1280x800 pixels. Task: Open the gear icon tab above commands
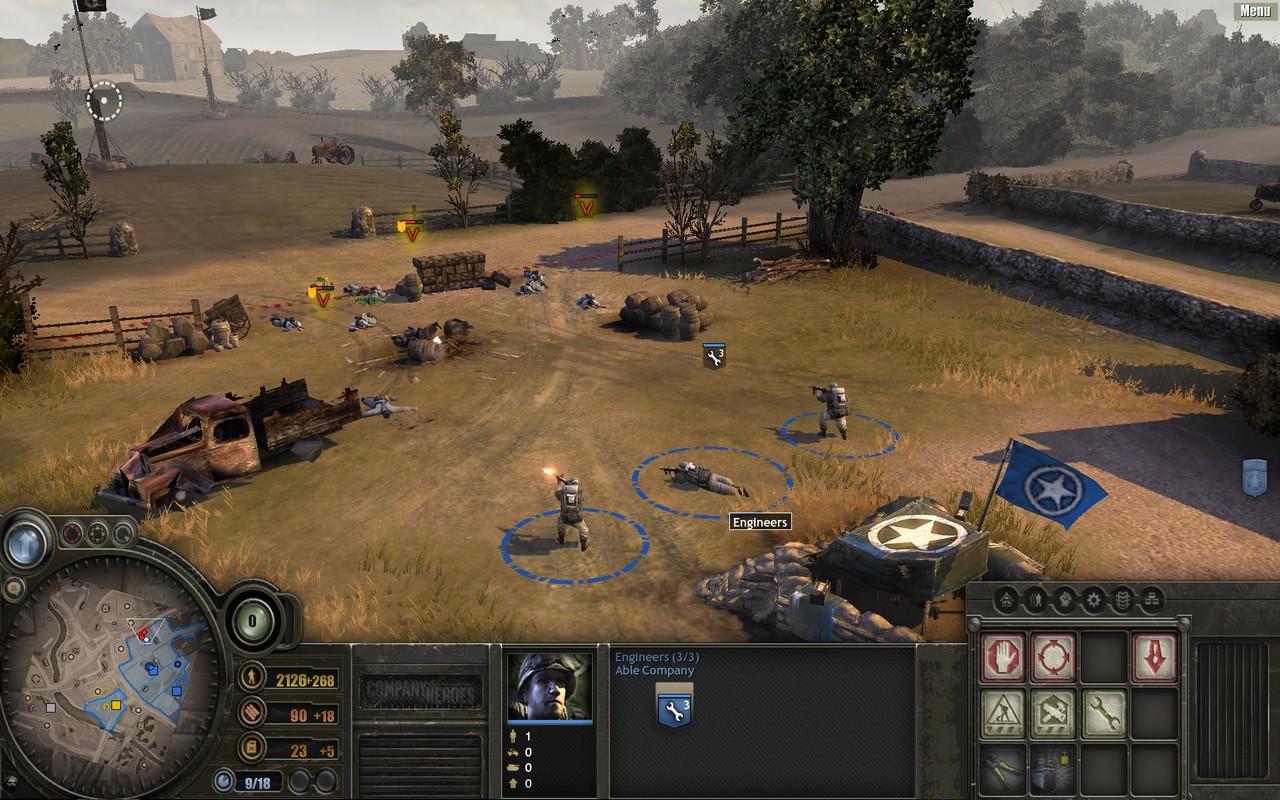[x=1093, y=600]
